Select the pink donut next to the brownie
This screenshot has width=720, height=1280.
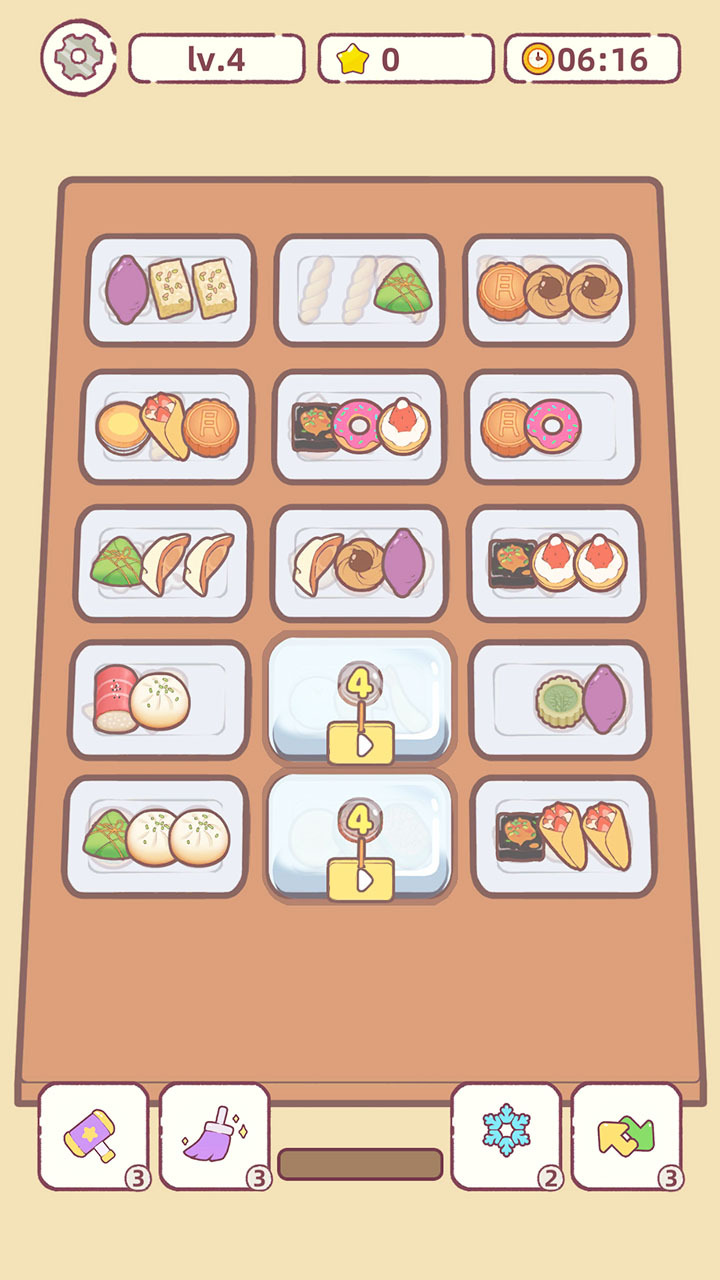point(358,425)
